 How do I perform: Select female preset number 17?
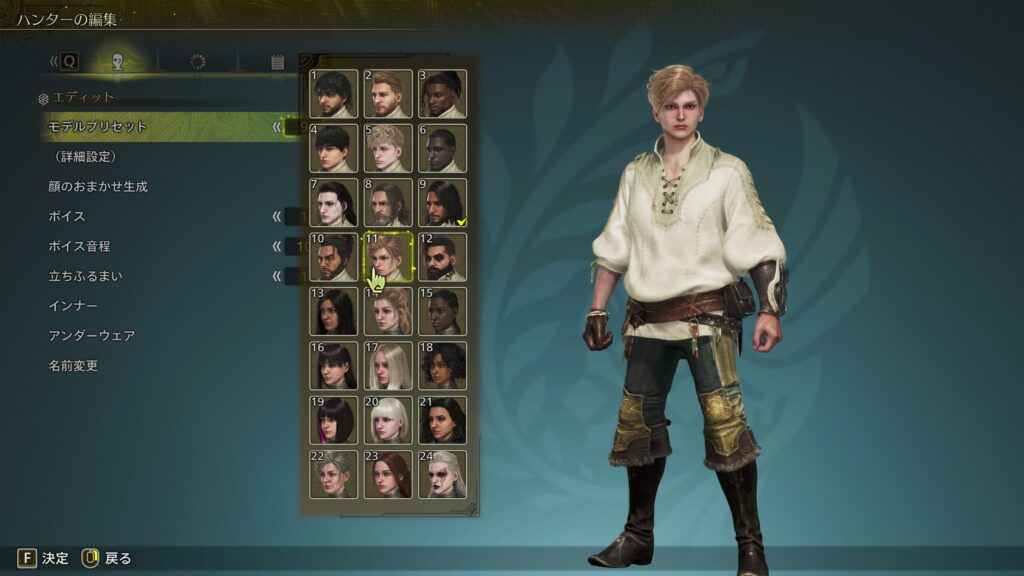[388, 366]
